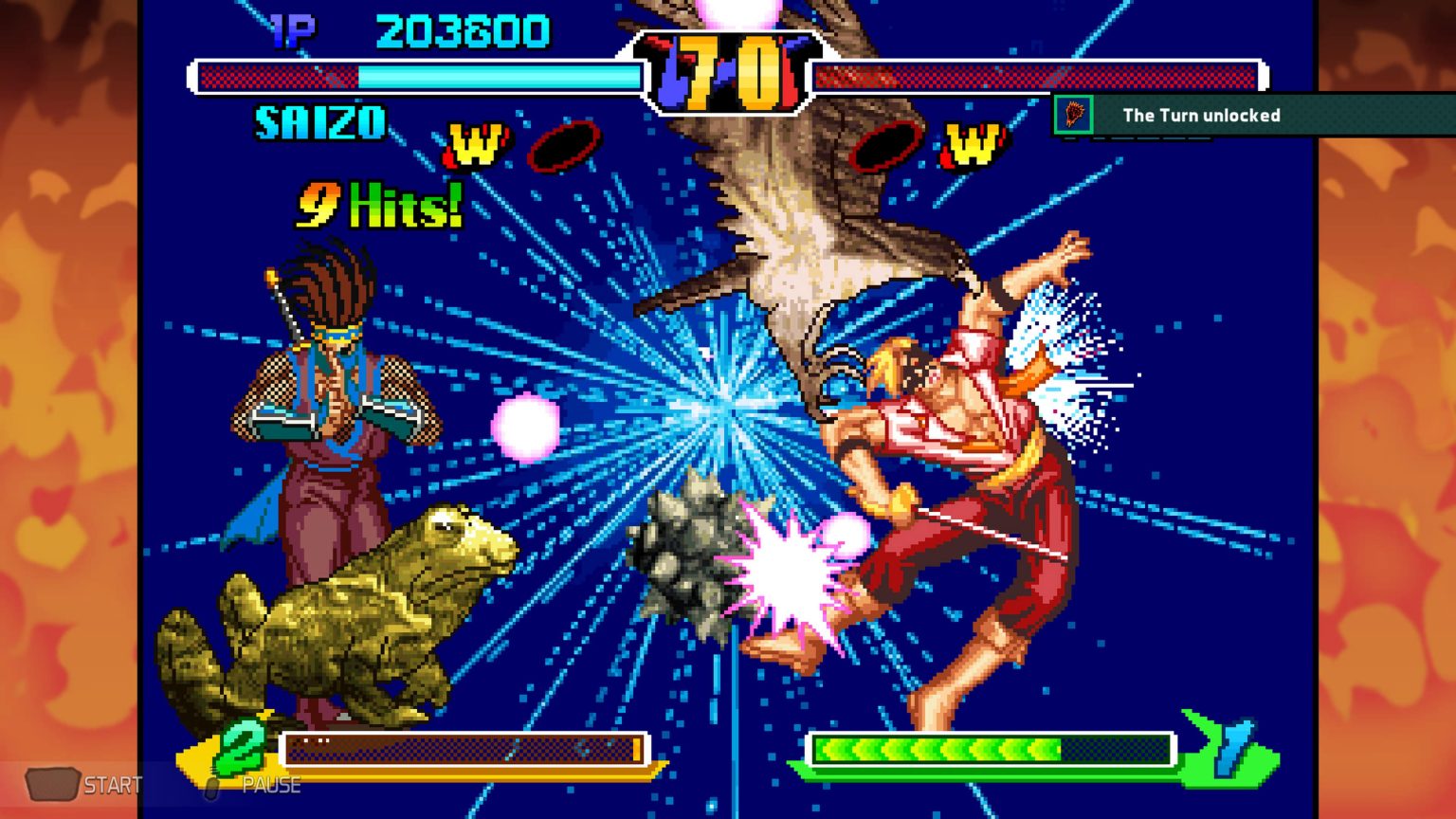Click the 203600 score display
This screenshot has height=819, width=1456.
(462, 29)
